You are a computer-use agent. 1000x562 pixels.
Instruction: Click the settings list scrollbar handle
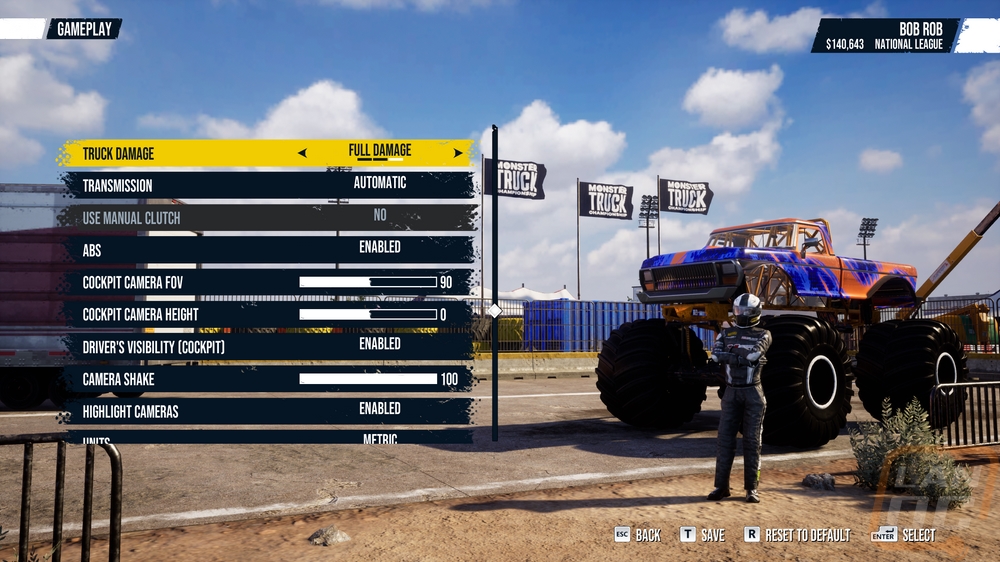coord(494,311)
